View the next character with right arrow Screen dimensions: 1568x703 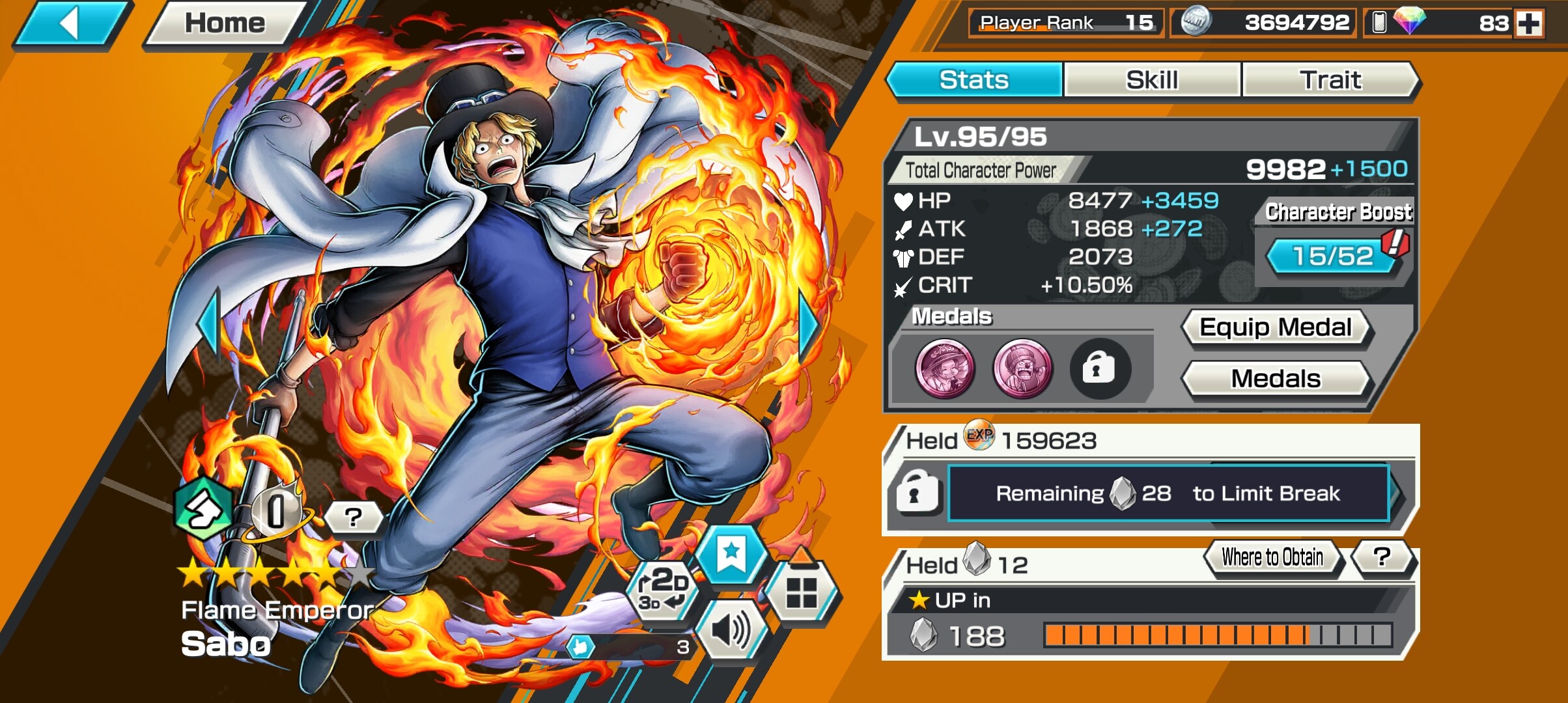[x=809, y=325]
